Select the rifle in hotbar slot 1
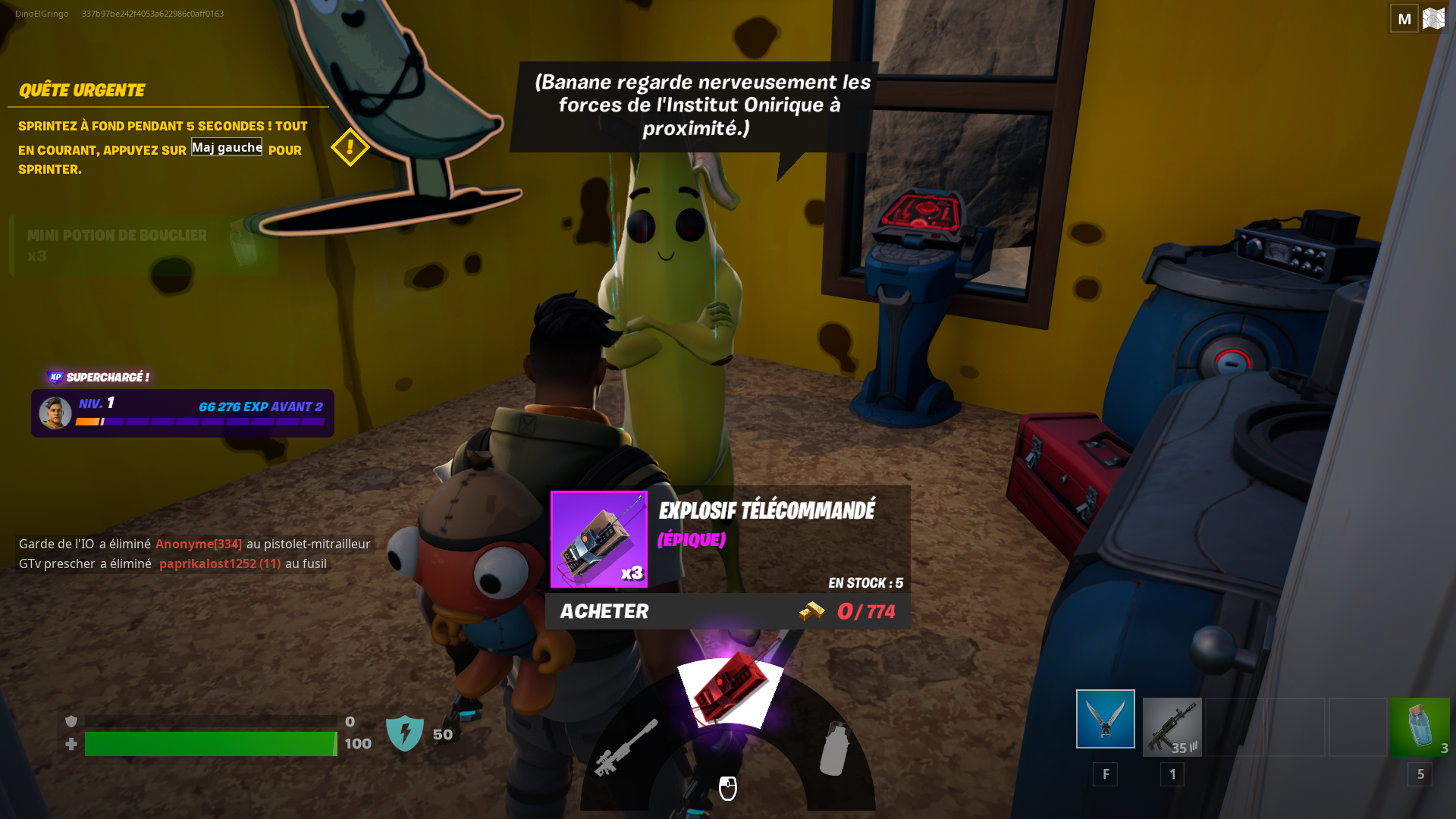This screenshot has height=819, width=1456. coord(1172,726)
